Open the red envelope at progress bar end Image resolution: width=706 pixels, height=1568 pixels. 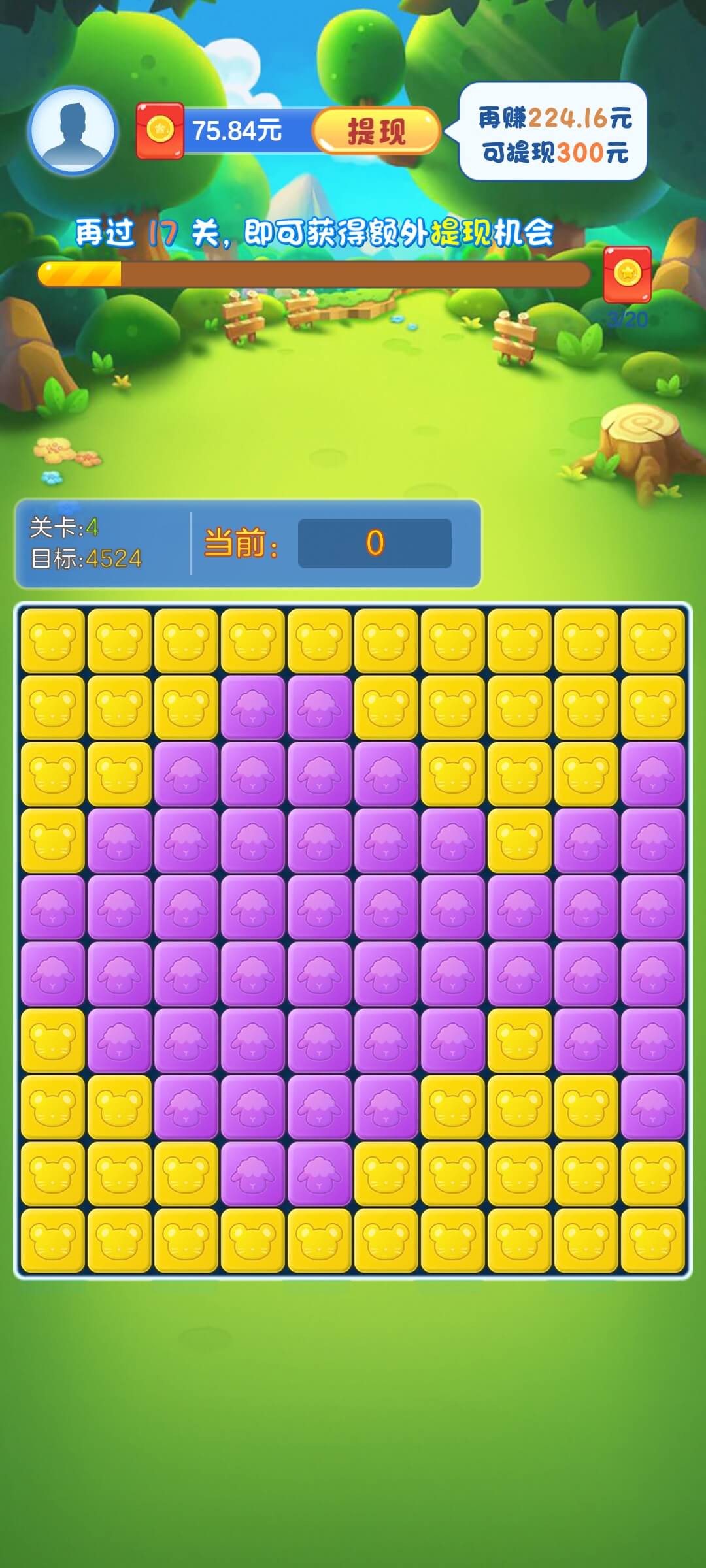click(x=627, y=274)
